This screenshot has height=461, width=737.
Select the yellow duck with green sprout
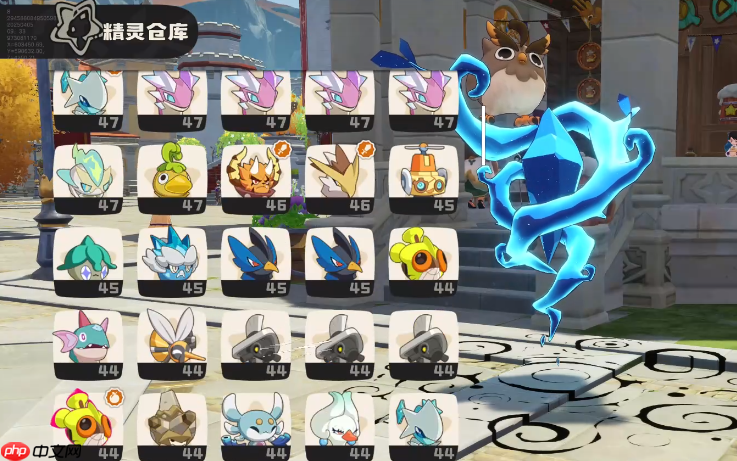pyautogui.click(x=172, y=177)
